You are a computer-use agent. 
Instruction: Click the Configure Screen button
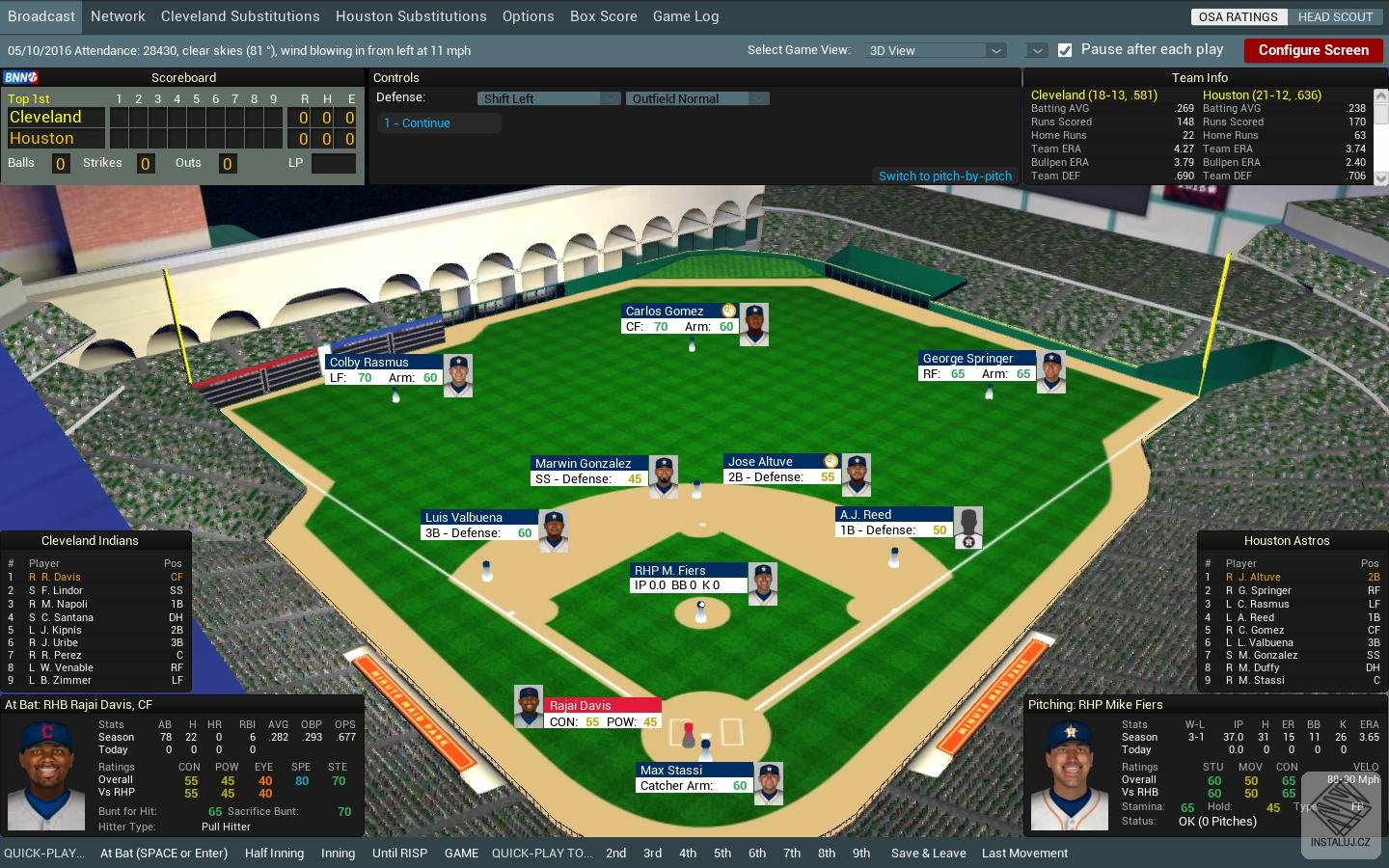point(1313,50)
